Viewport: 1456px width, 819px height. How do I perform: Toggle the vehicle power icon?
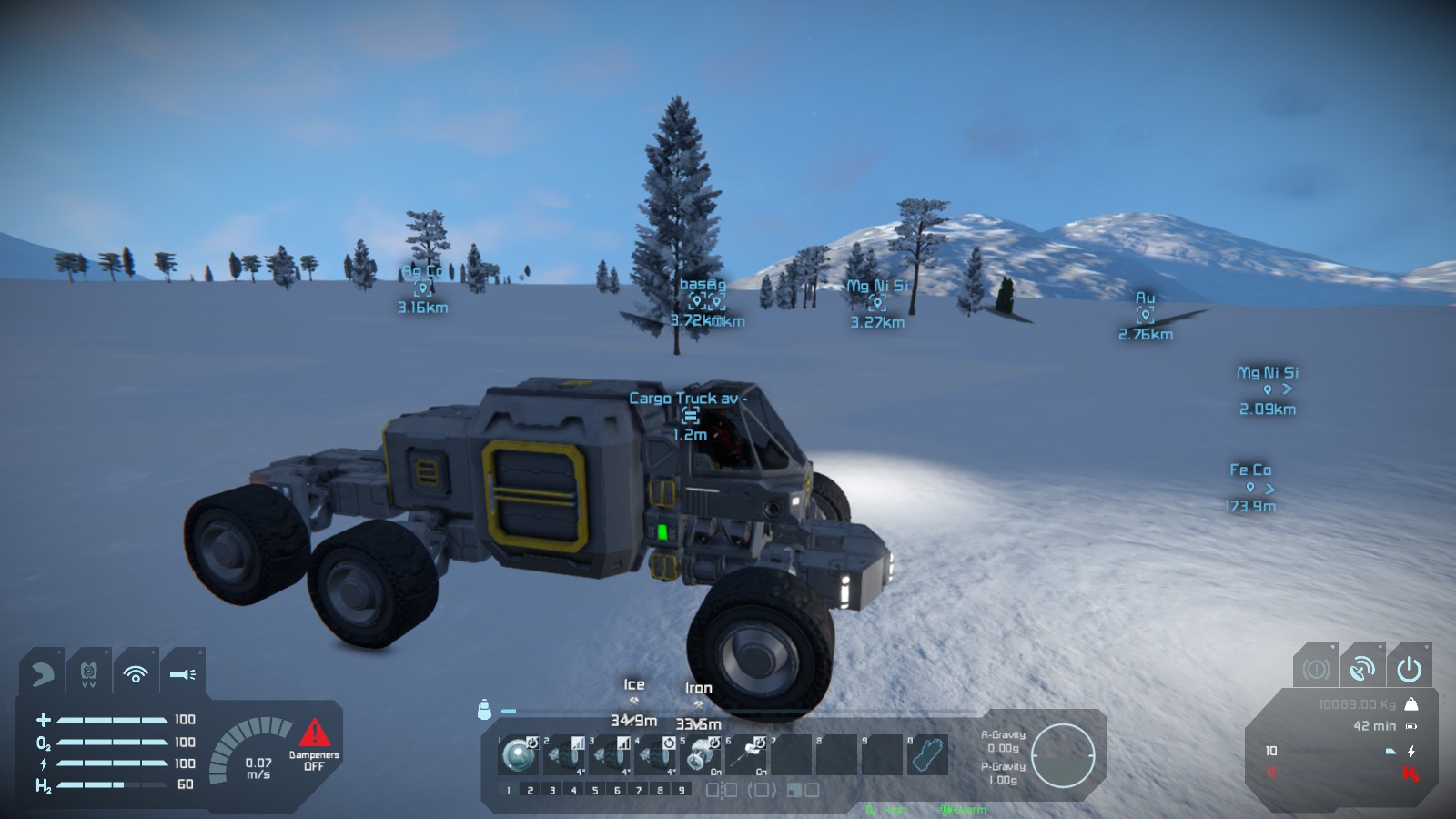(1409, 670)
